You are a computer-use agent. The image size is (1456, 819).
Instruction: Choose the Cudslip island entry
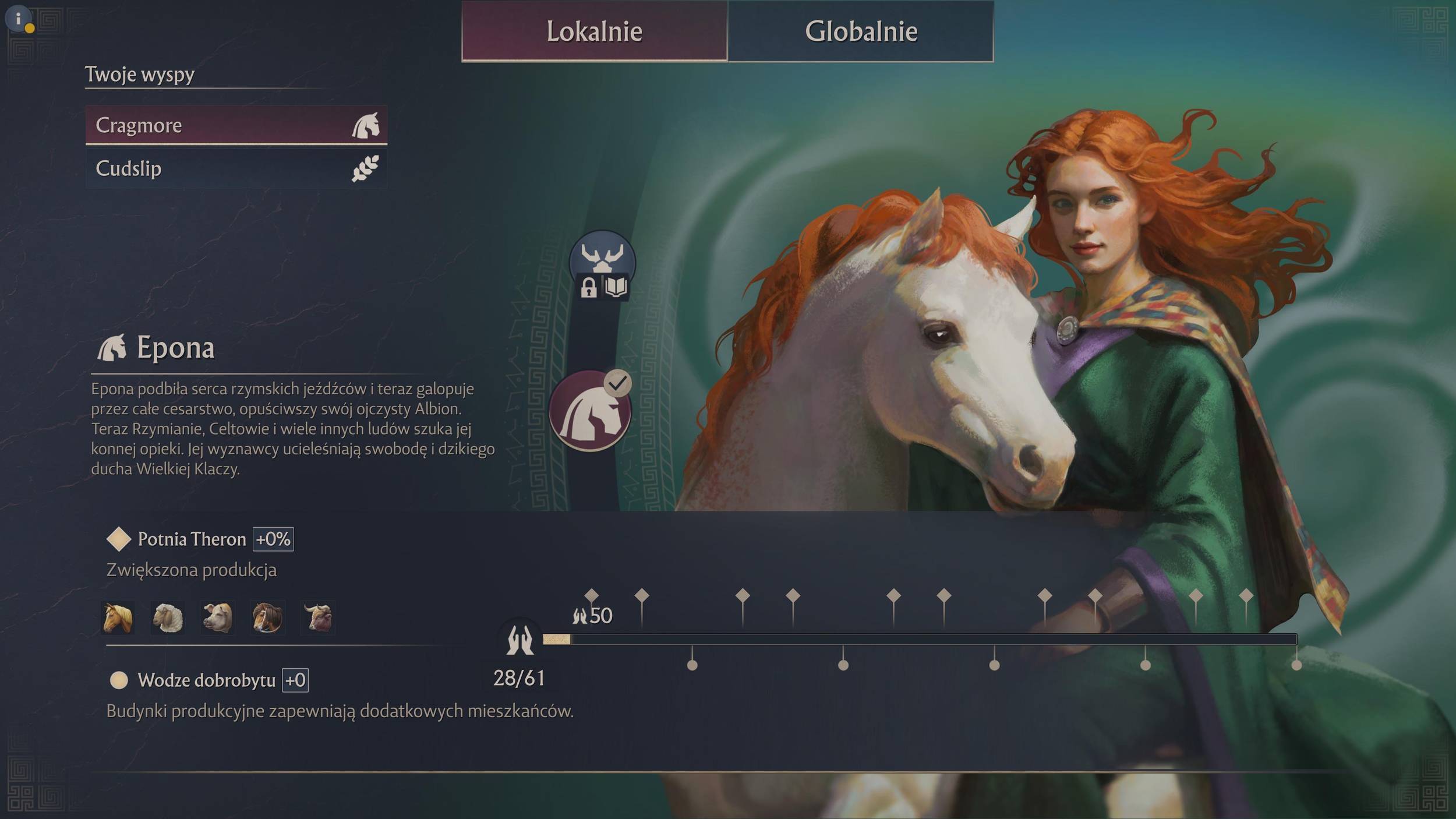click(x=236, y=168)
